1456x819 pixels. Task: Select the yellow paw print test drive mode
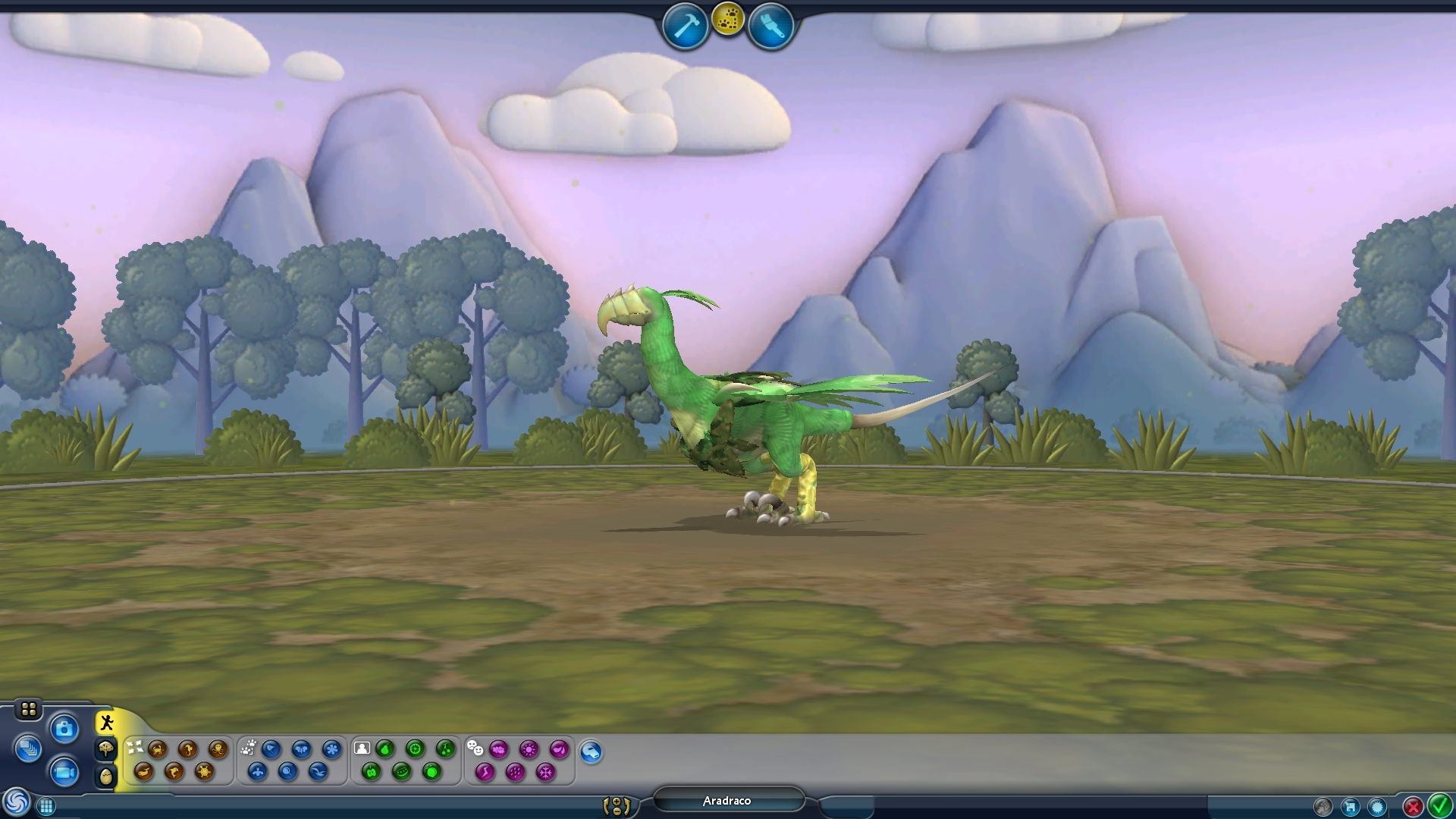click(728, 20)
